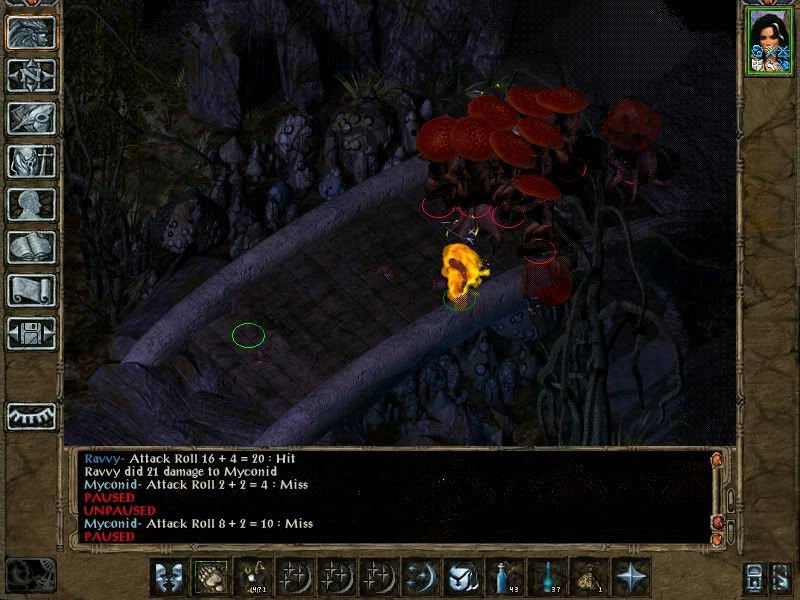Show the character record with the head silhouette
800x600 pixels.
[x=31, y=204]
